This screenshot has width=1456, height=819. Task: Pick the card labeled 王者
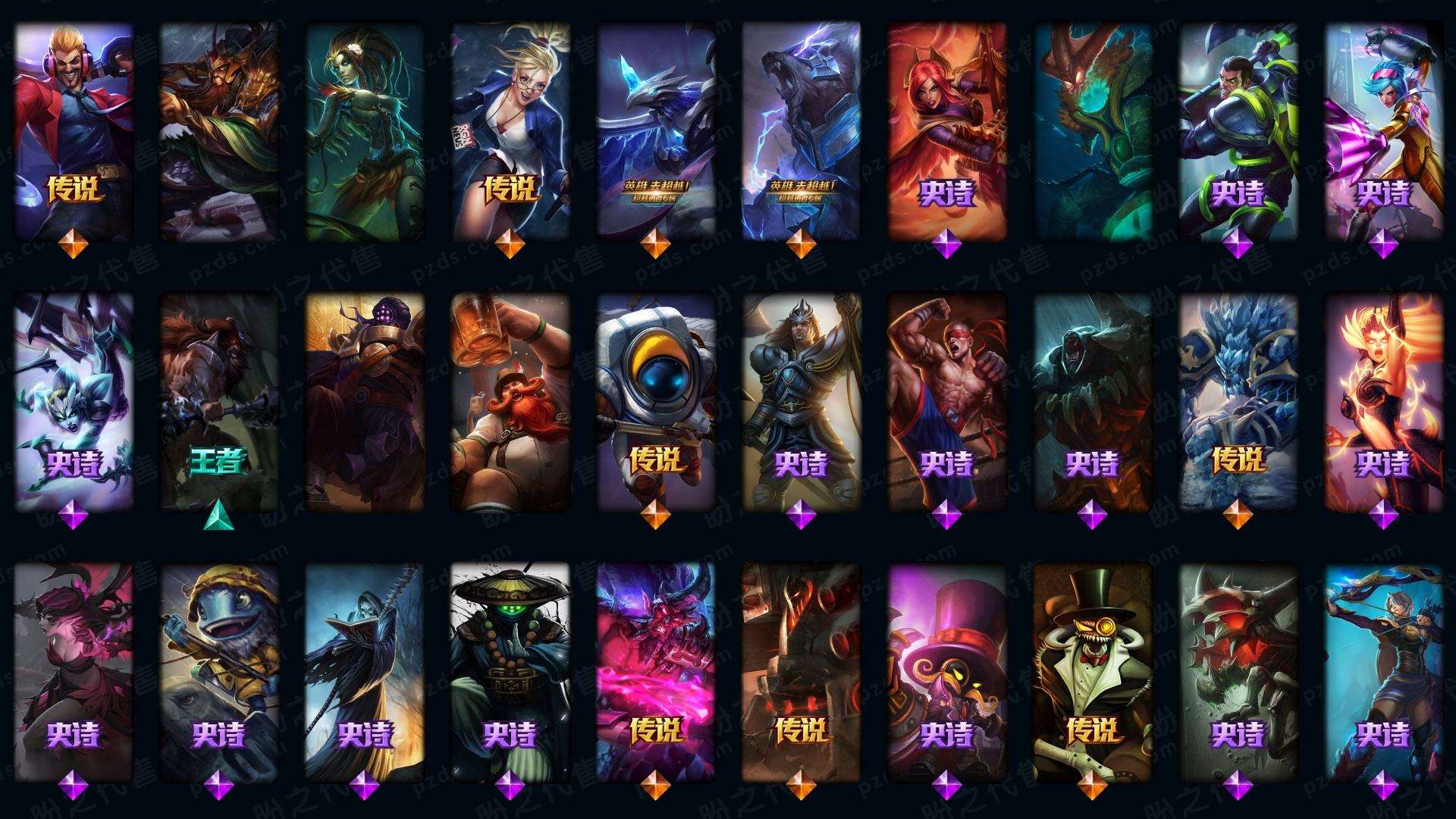[x=218, y=402]
